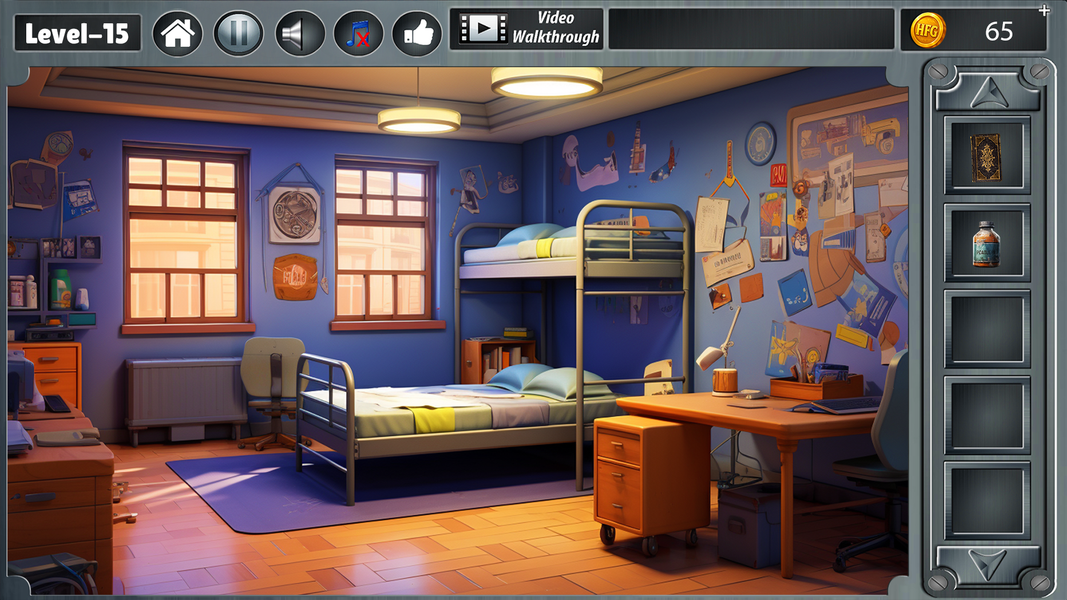The image size is (1067, 600).
Task: Go to the home screen
Action: pos(178,33)
